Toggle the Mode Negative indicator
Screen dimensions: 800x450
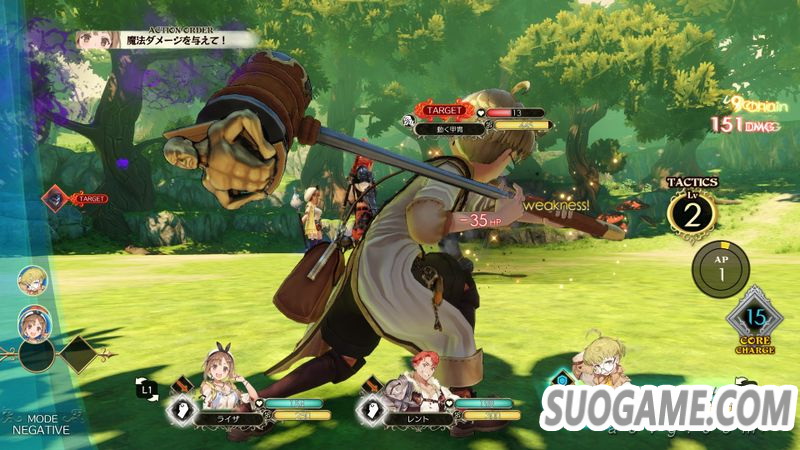pos(41,423)
